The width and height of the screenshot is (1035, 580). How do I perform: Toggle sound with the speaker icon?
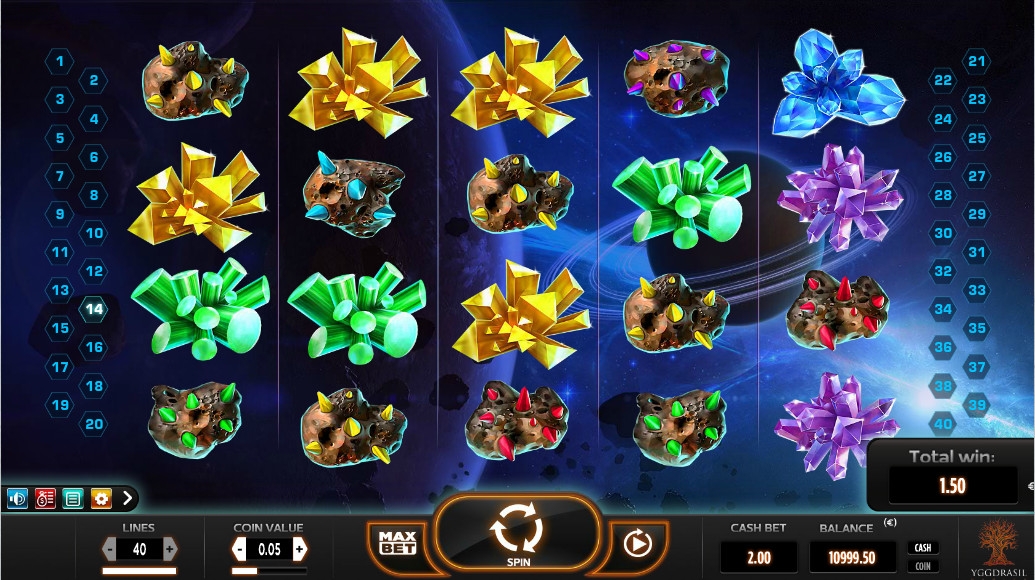click(x=17, y=497)
